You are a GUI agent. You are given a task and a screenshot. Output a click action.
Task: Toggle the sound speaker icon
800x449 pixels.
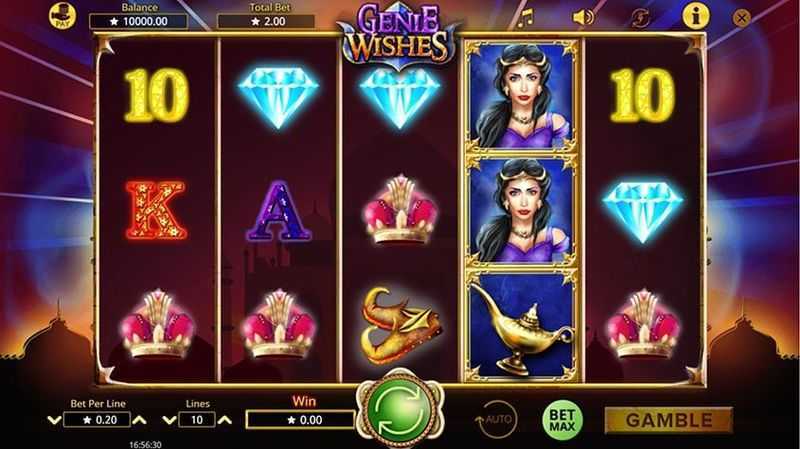coord(582,17)
